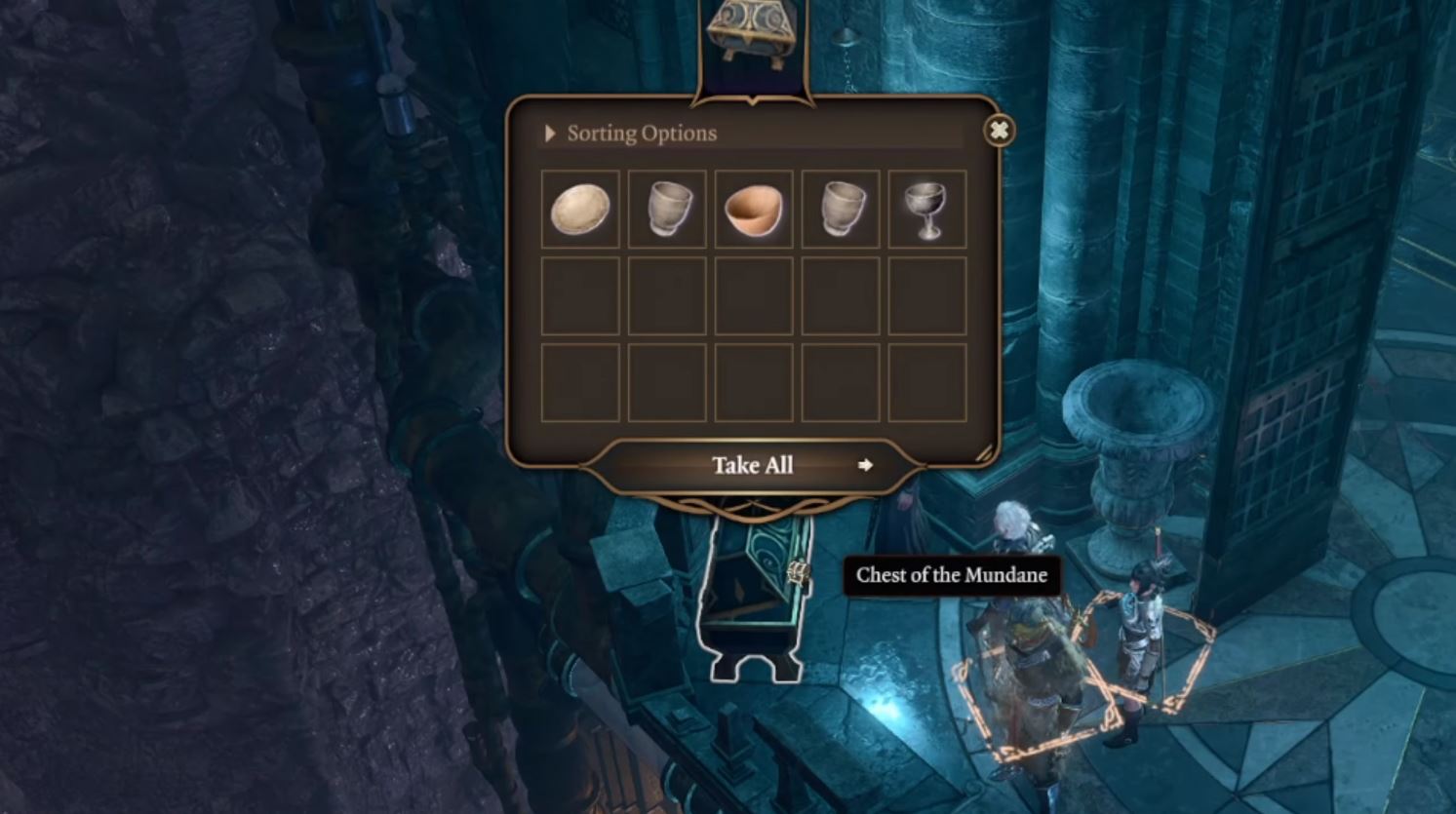Collapse the Sorting Options header
The width and height of the screenshot is (1456, 814).
coord(639,133)
